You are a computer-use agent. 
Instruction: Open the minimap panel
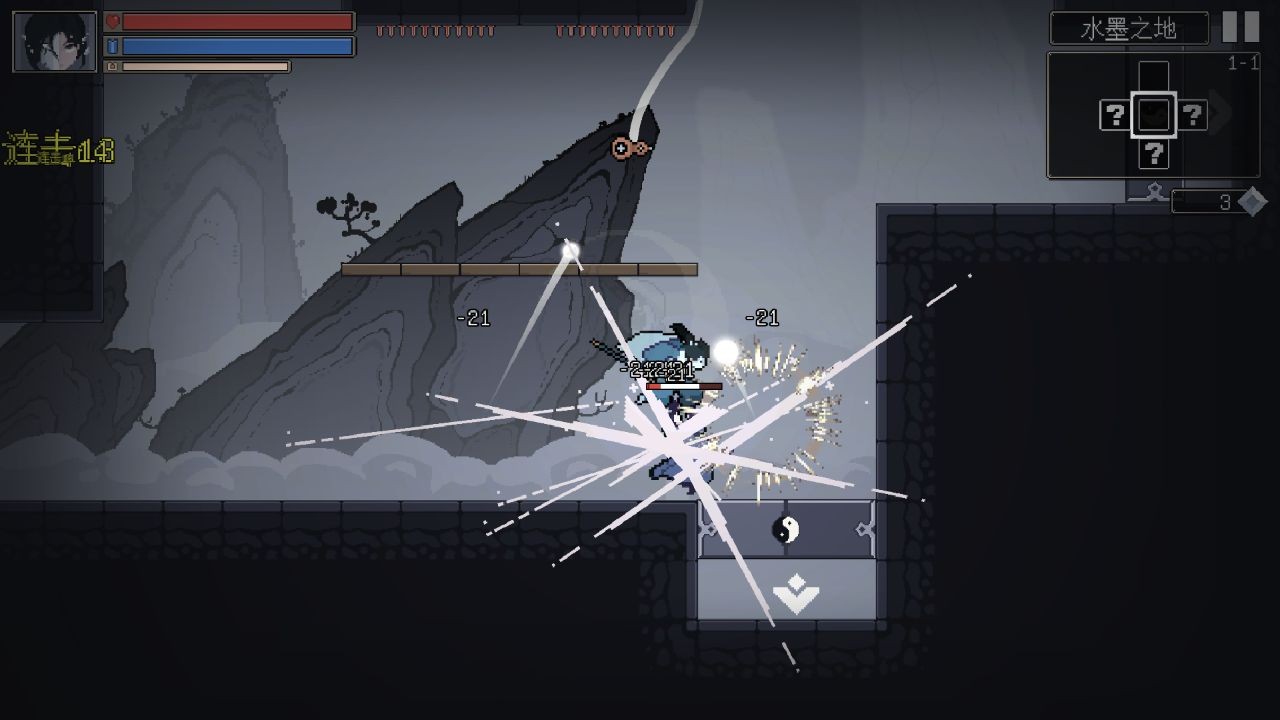point(1153,115)
